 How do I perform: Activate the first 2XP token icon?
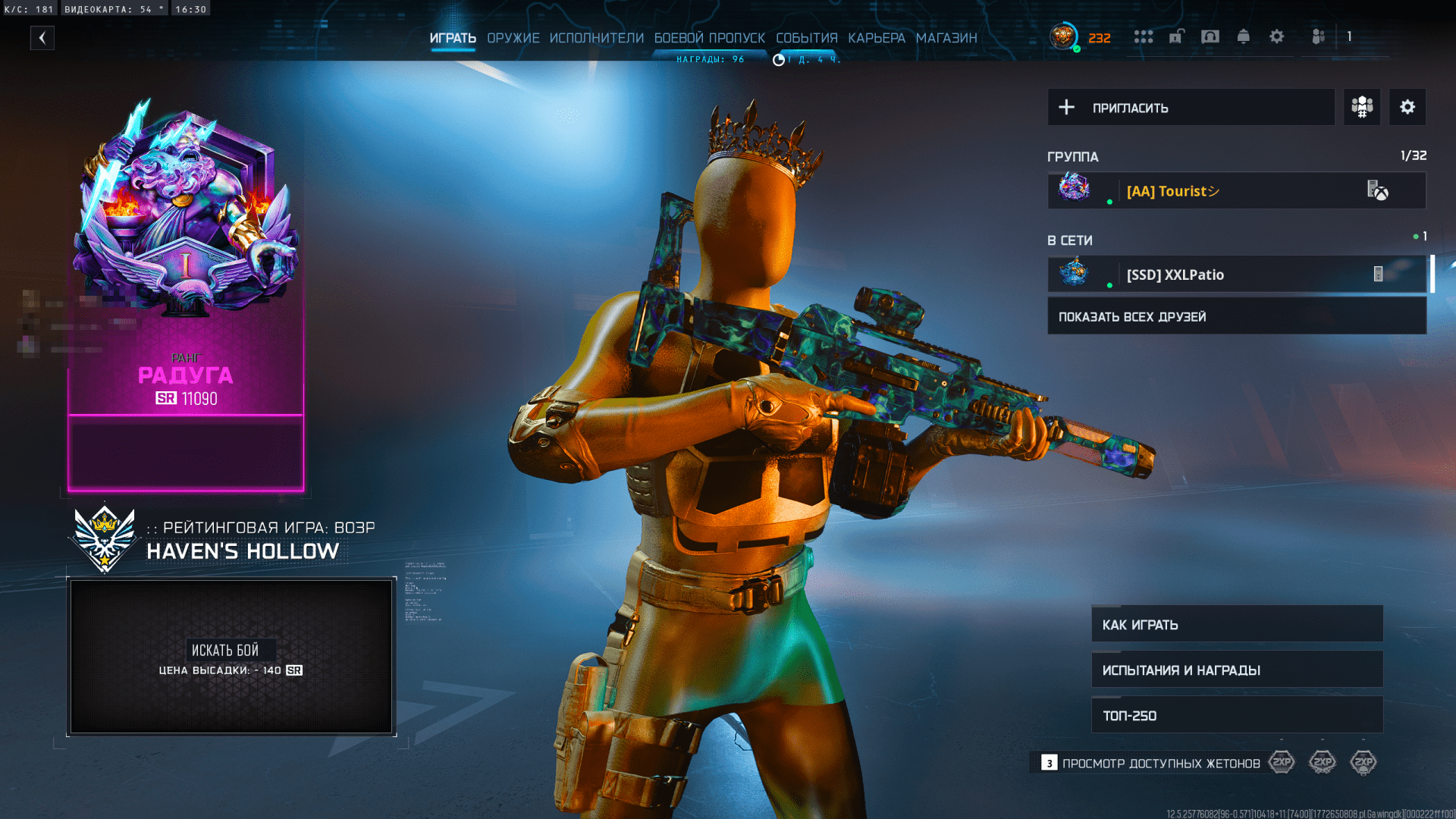(x=1282, y=762)
